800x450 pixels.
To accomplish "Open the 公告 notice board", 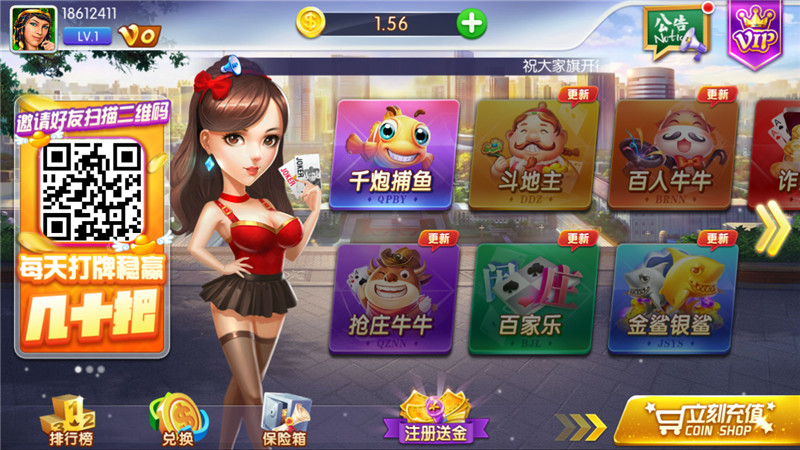I will pos(672,30).
